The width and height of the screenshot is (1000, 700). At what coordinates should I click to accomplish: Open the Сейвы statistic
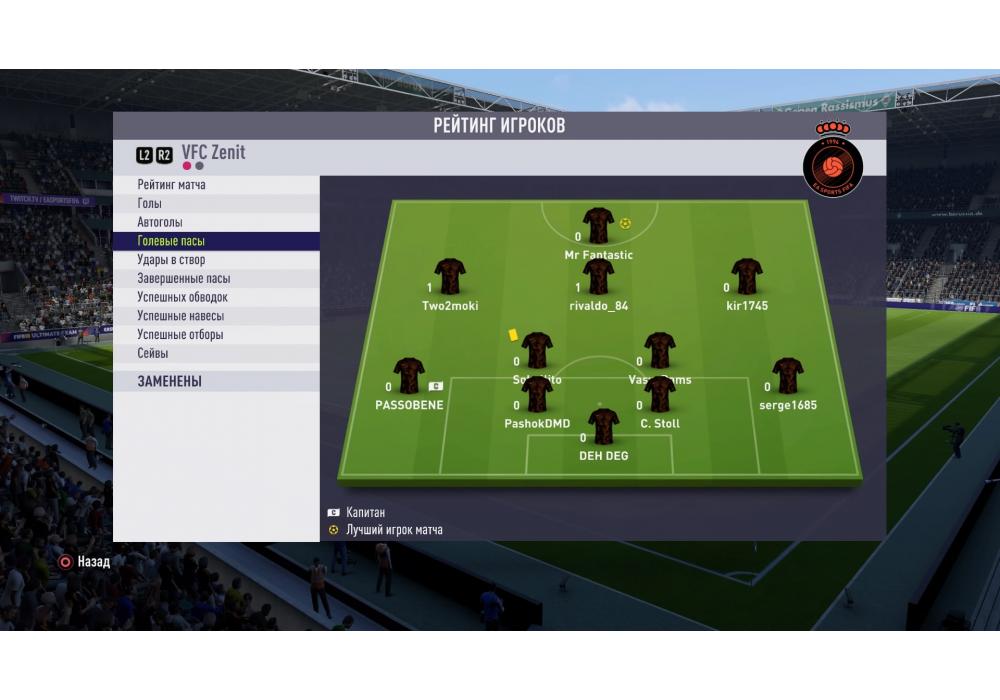153,353
